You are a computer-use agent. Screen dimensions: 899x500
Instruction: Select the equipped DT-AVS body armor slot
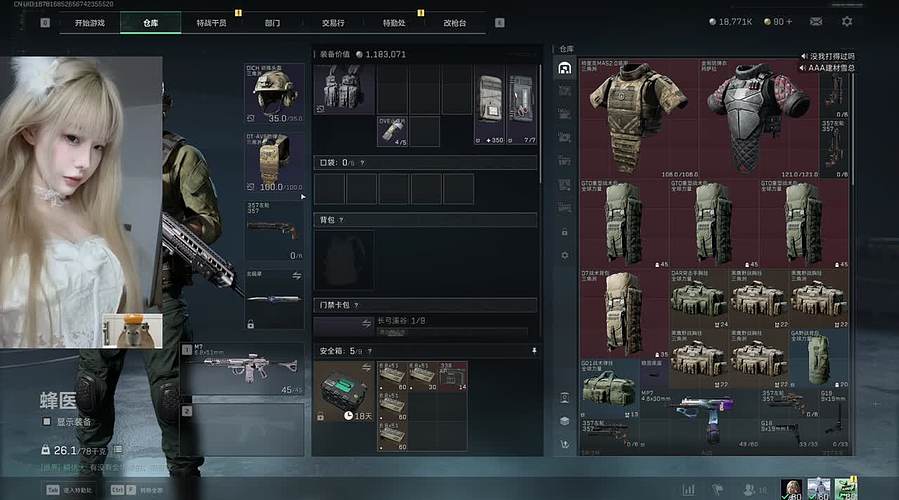pos(274,160)
